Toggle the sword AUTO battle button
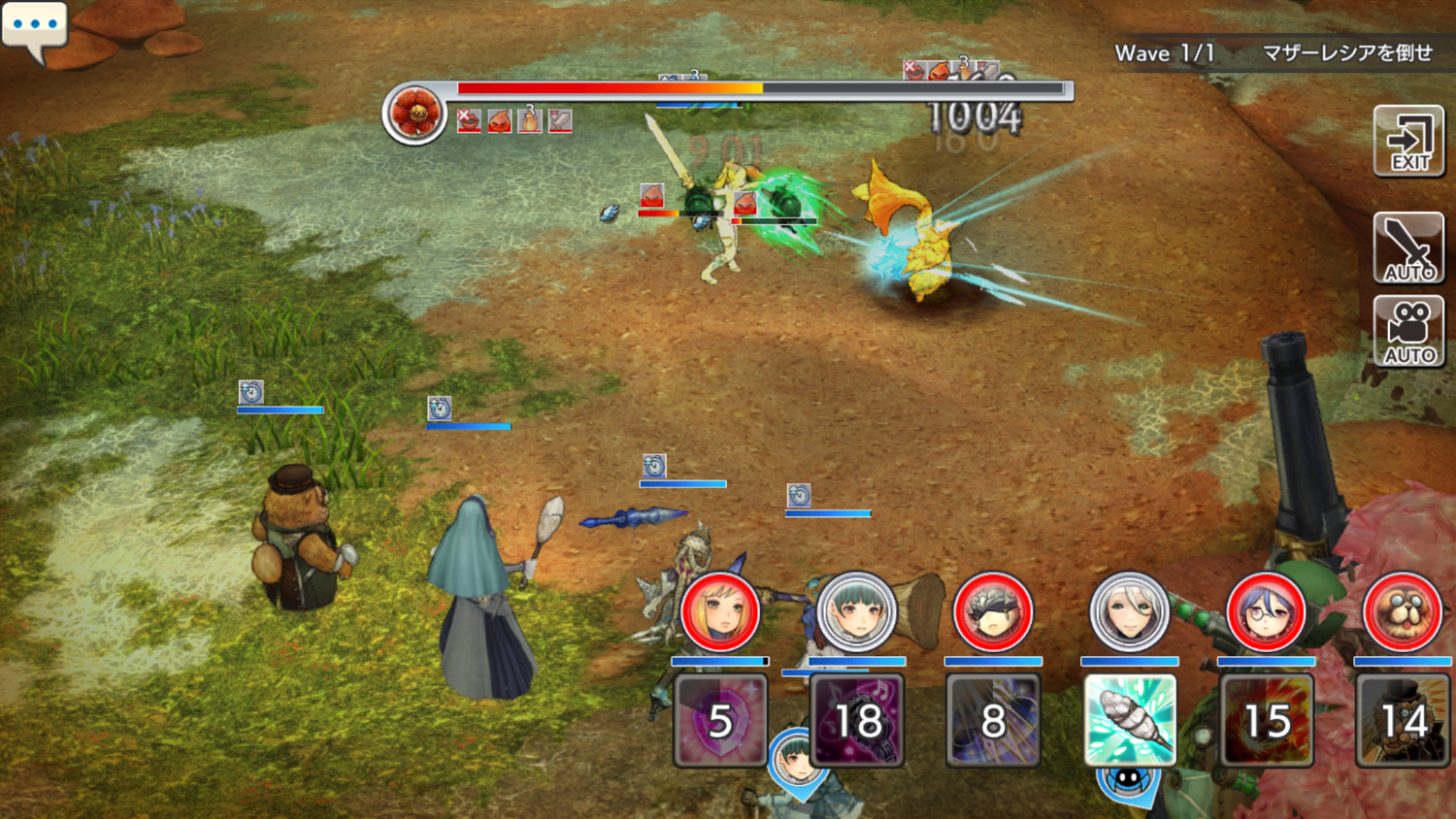1456x819 pixels. coord(1408,248)
